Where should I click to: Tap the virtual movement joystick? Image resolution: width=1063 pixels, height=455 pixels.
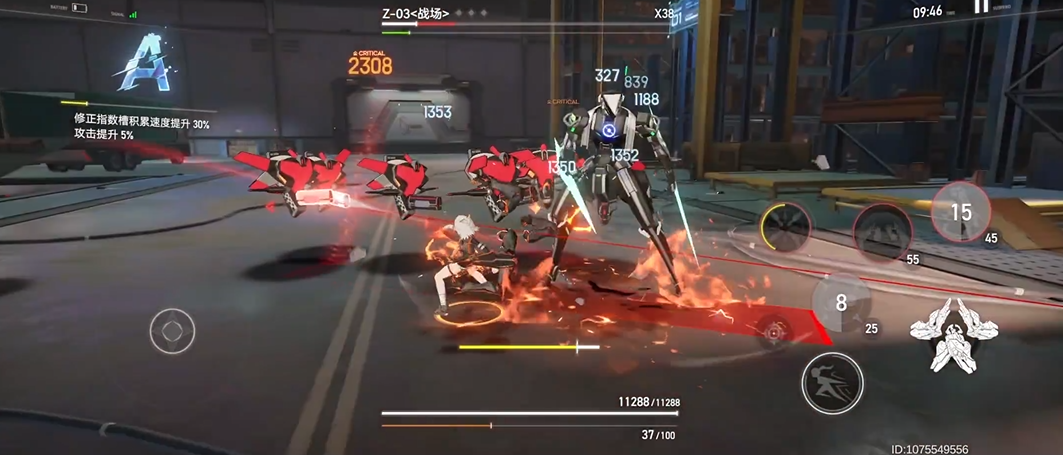pyautogui.click(x=172, y=330)
